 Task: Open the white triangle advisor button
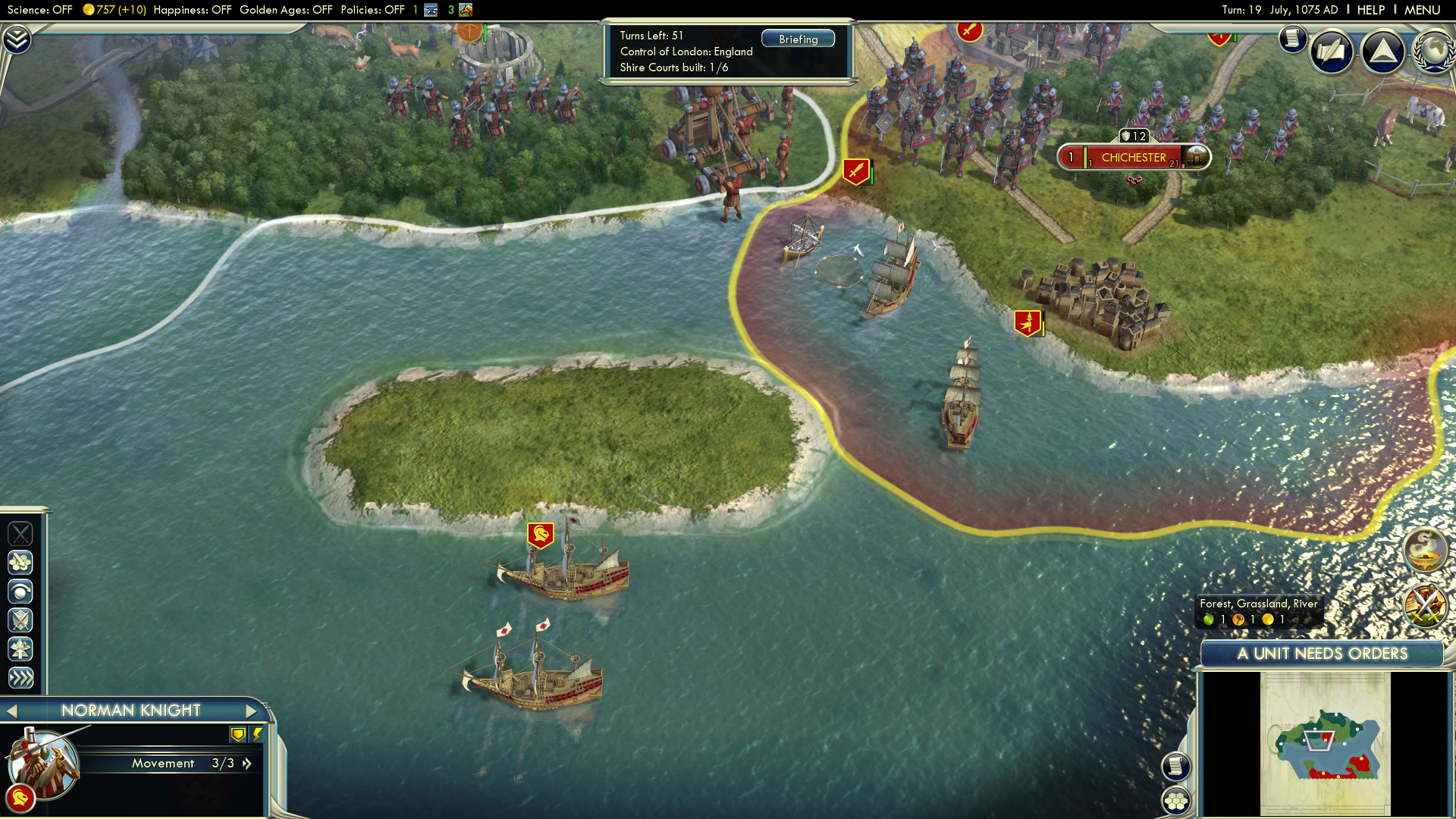click(x=1382, y=52)
